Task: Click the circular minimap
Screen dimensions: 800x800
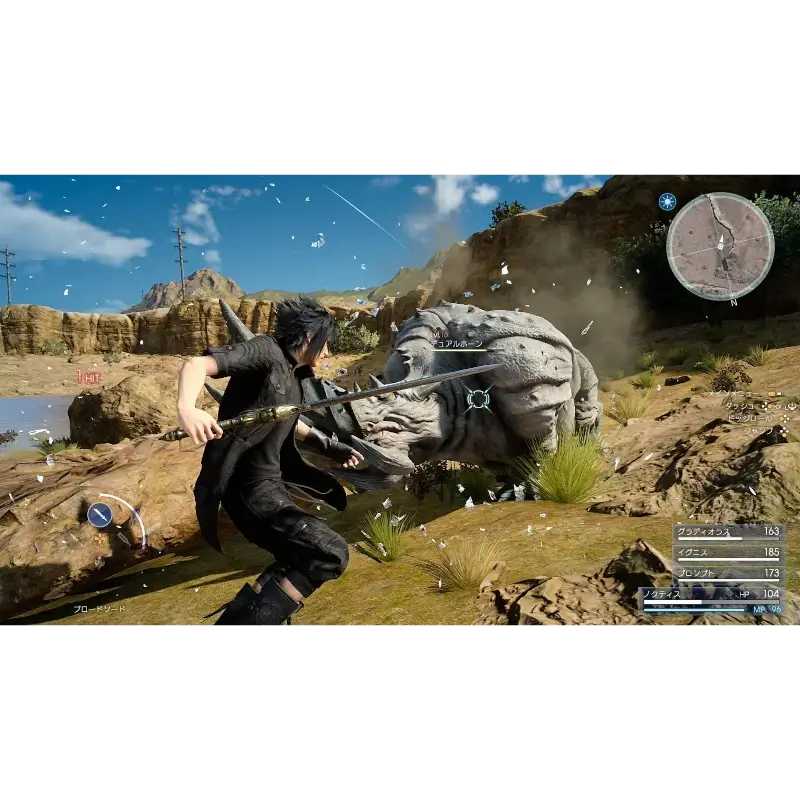Action: [x=720, y=246]
